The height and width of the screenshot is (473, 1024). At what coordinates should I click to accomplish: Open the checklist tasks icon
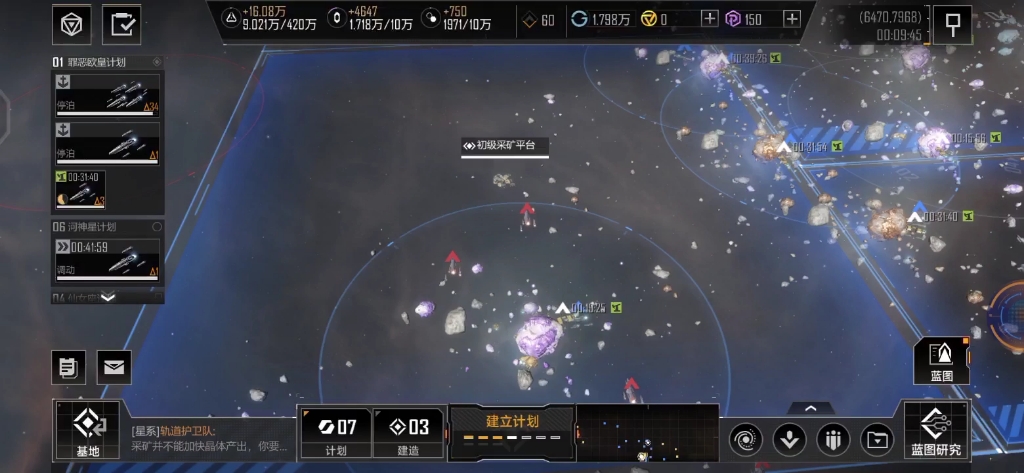122,24
